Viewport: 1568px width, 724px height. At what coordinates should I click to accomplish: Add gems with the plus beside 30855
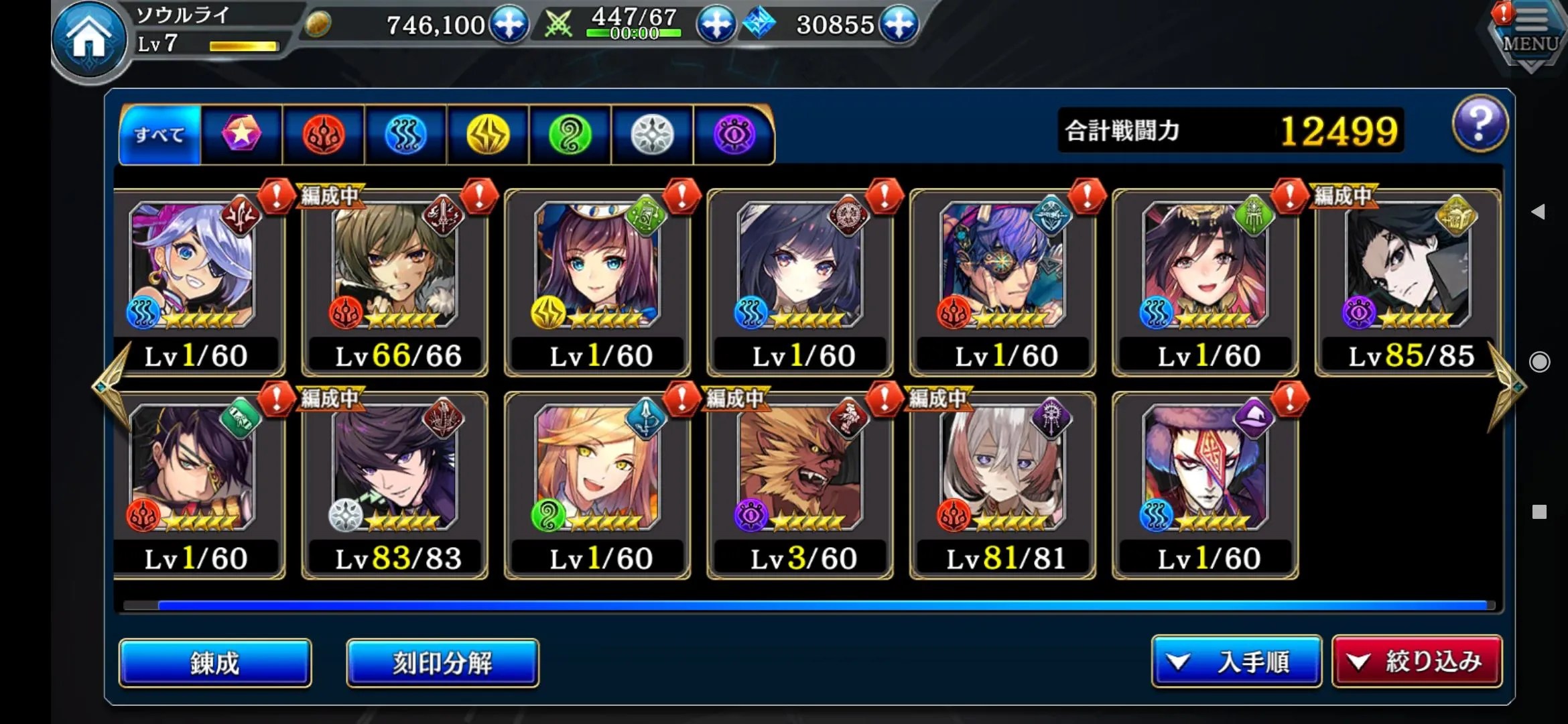point(899,25)
